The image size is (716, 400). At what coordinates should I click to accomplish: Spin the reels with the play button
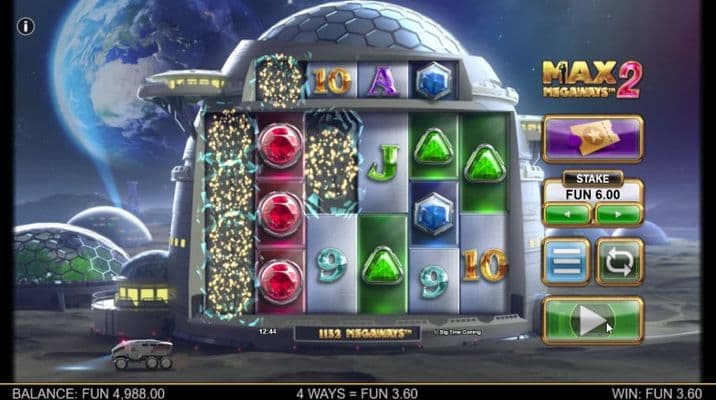(x=592, y=320)
